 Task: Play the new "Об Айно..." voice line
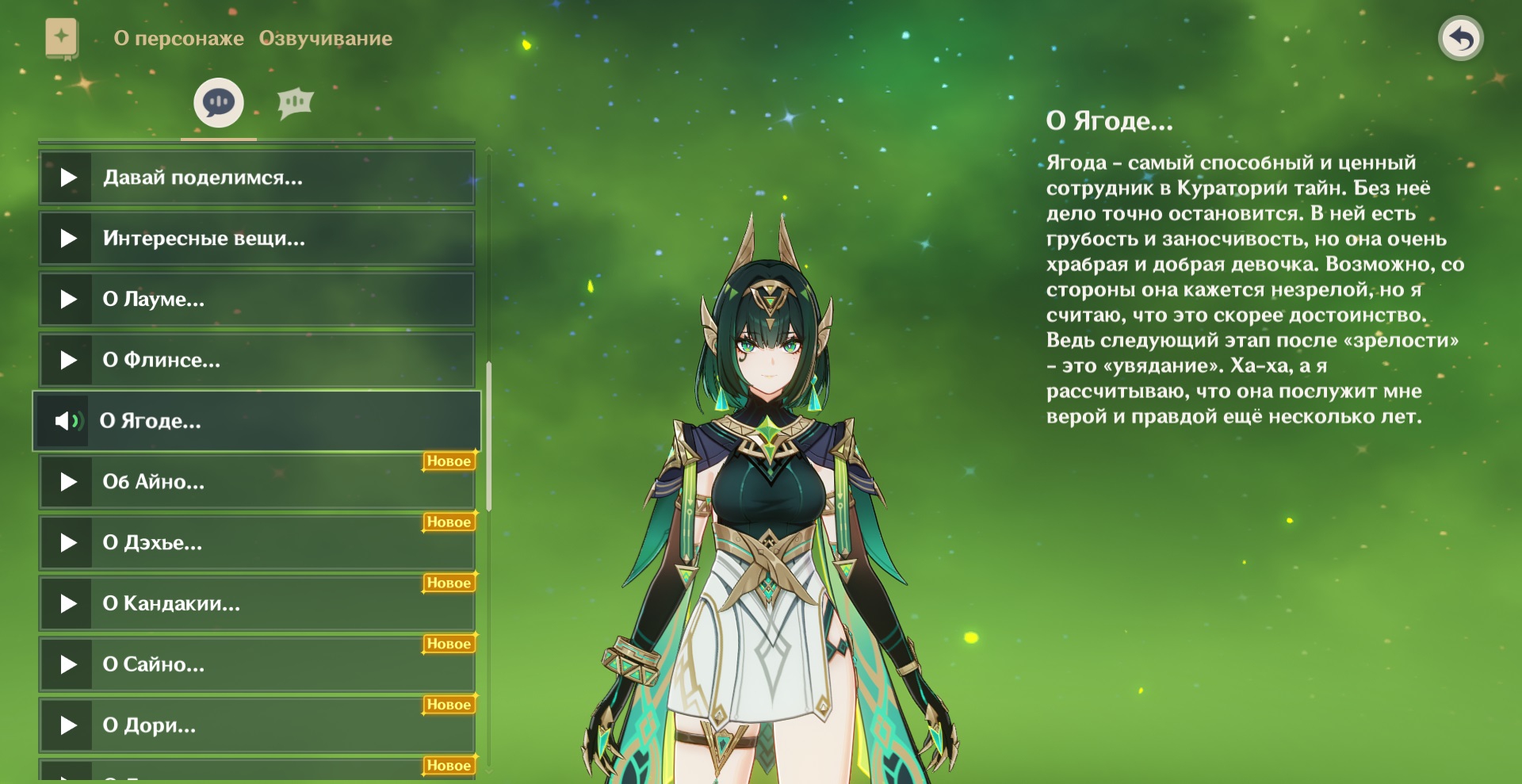[257, 482]
